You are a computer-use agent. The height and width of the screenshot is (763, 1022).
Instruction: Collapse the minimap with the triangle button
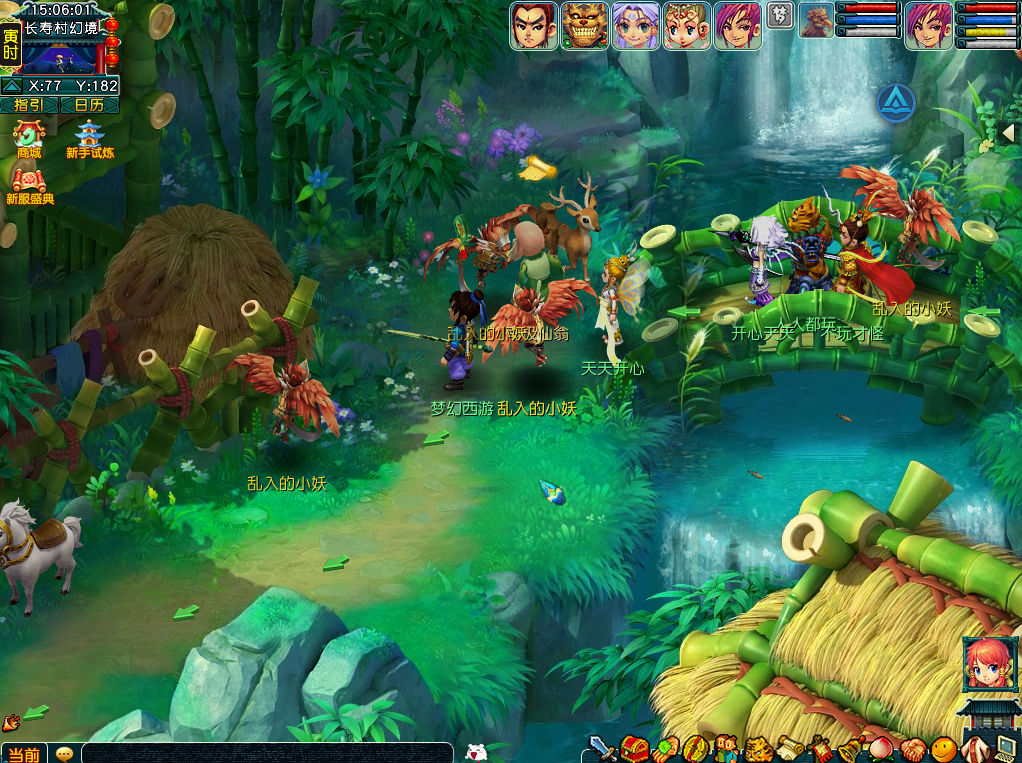tap(11, 86)
